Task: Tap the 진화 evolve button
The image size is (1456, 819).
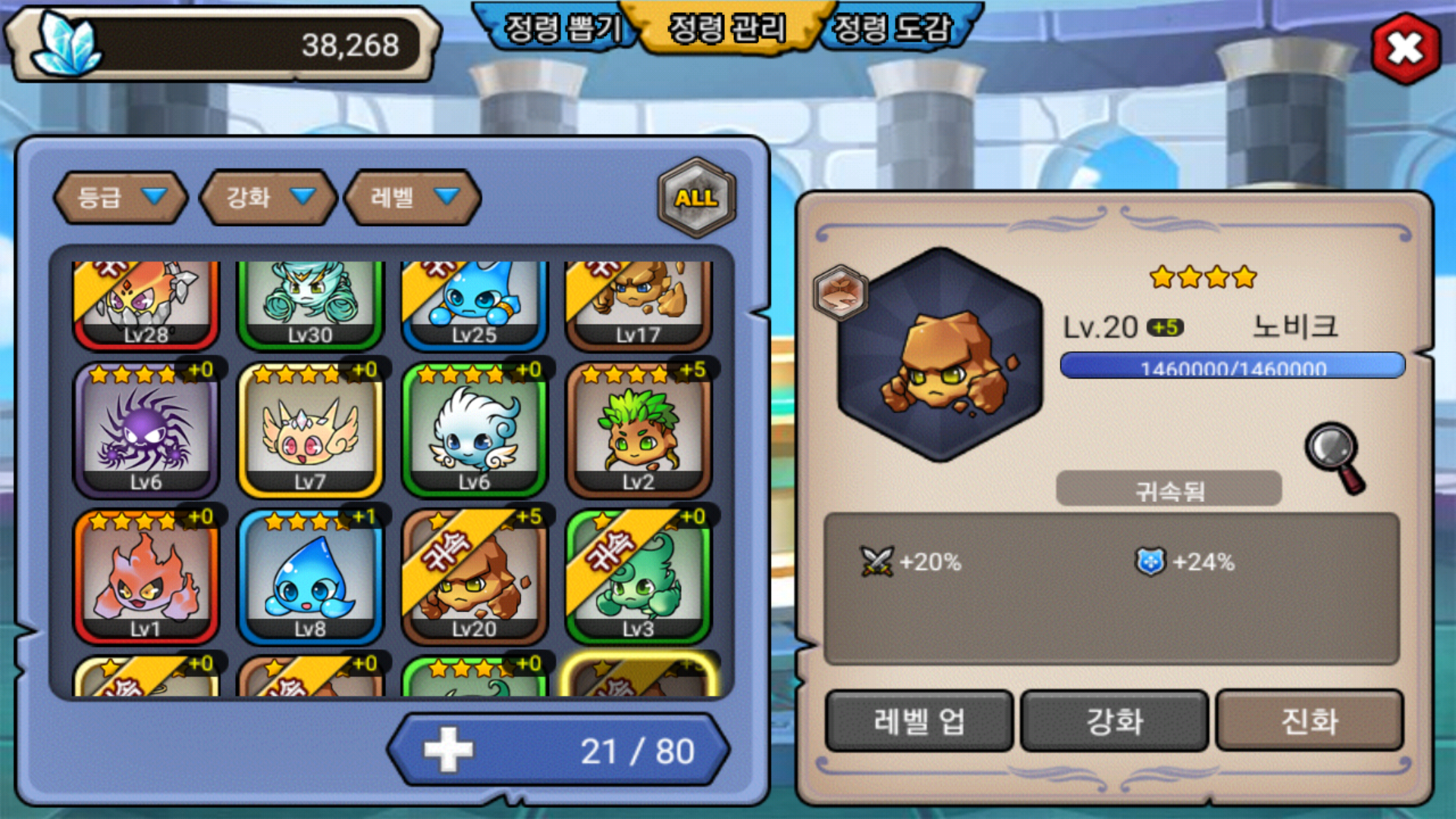Action: coord(1310,720)
